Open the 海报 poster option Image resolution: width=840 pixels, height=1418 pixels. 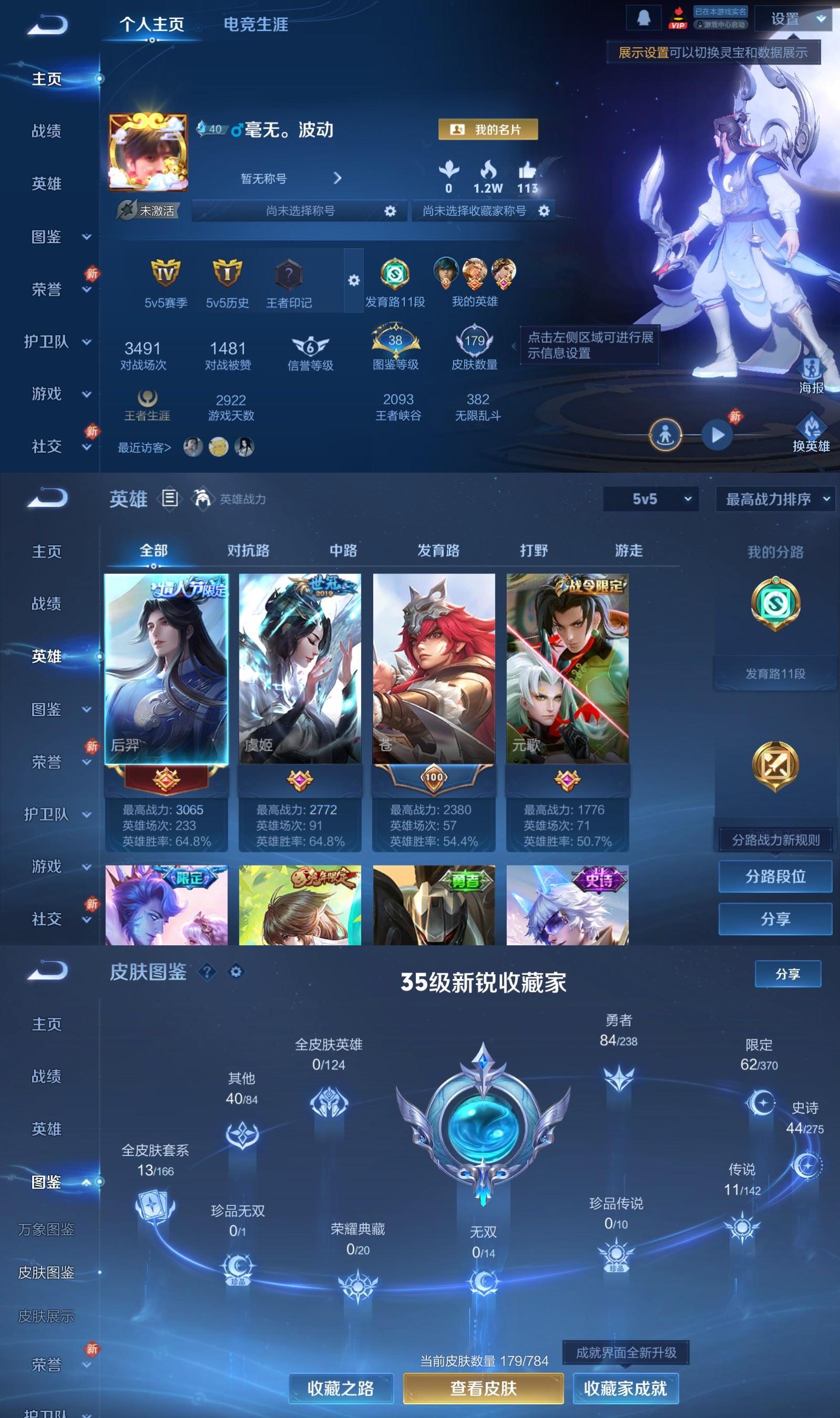[x=811, y=376]
